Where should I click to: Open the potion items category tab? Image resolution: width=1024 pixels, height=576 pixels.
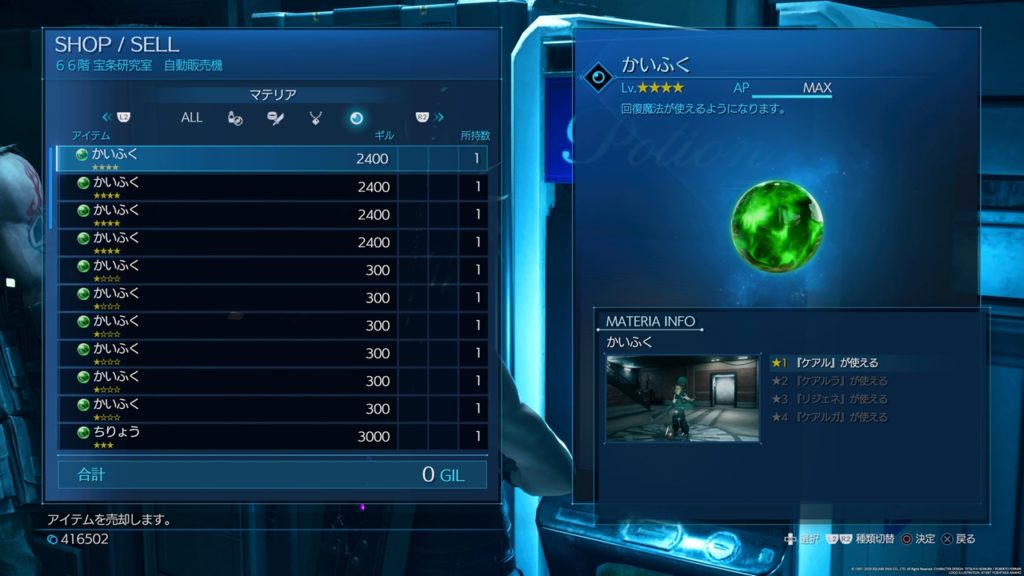(x=233, y=117)
